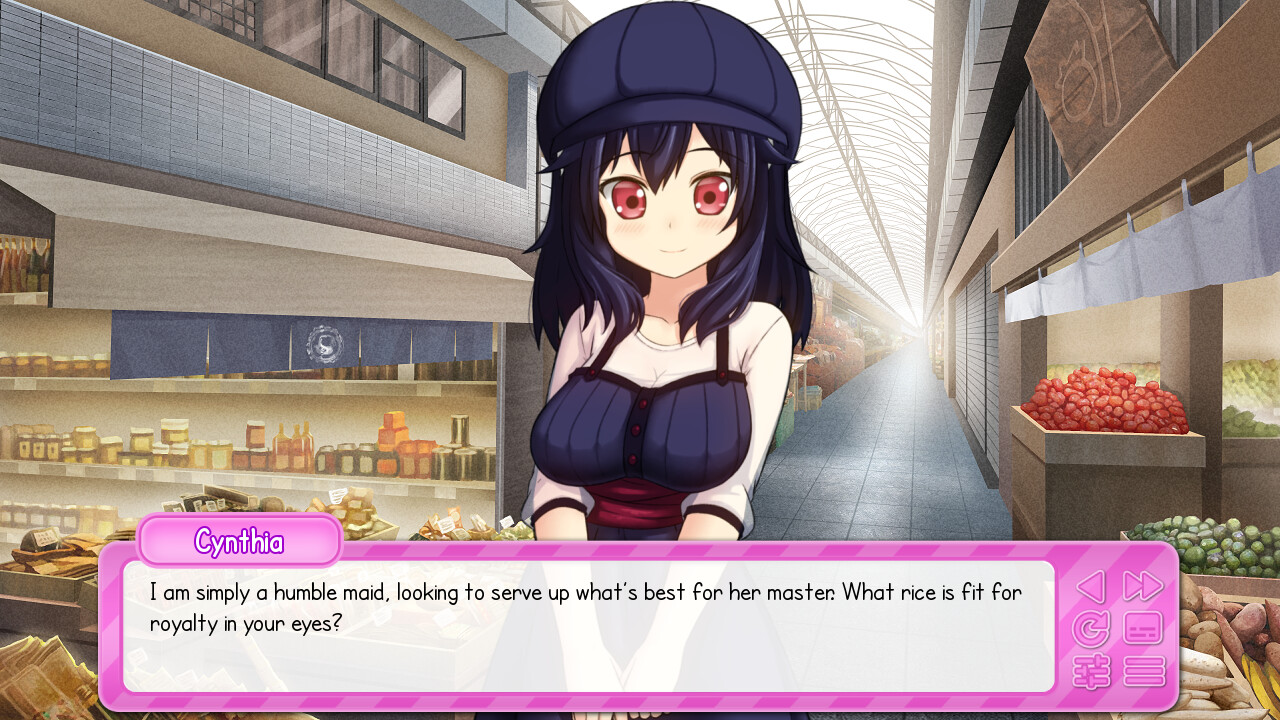Toggle auto-read mode
The image size is (1280, 720).
[x=1092, y=630]
